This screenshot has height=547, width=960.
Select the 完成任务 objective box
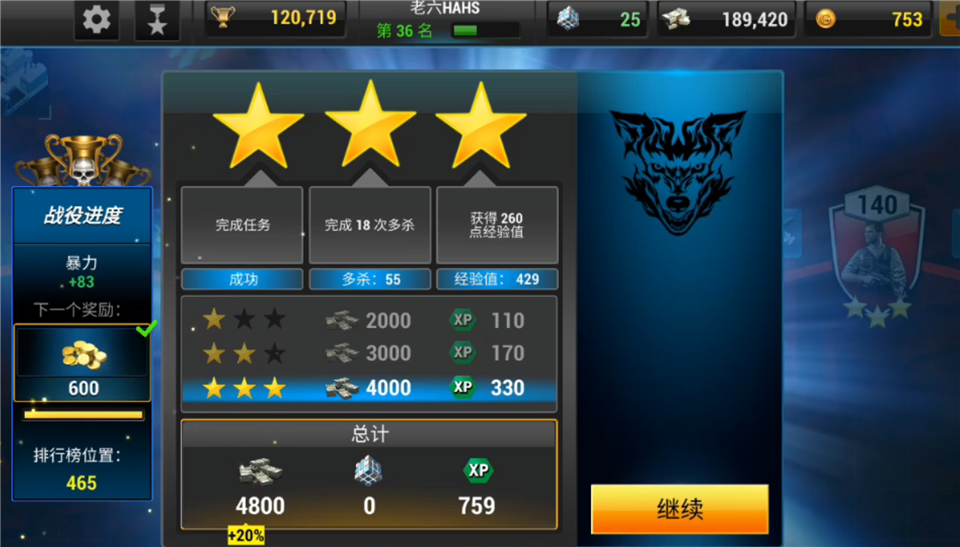pos(242,225)
